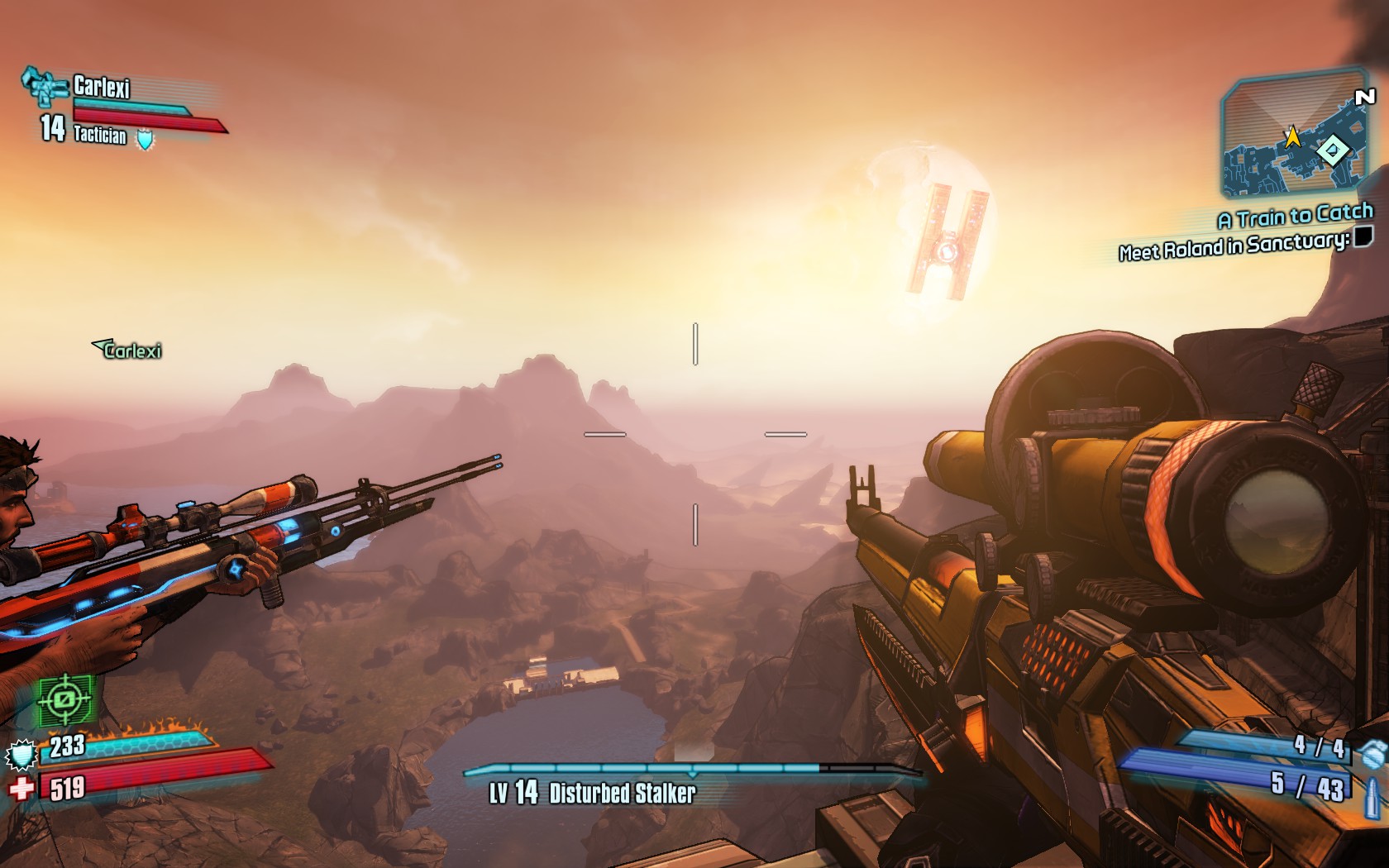1389x868 pixels.
Task: Click the Carlexi teammate name tag
Action: 128,351
